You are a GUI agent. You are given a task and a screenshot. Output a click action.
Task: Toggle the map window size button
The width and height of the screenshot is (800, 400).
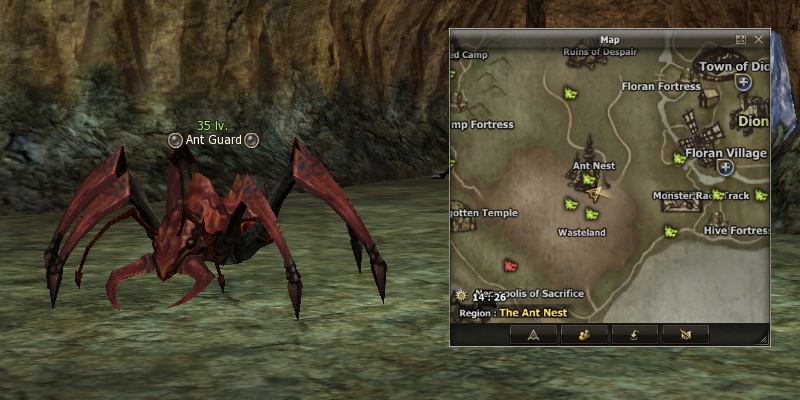[x=741, y=39]
